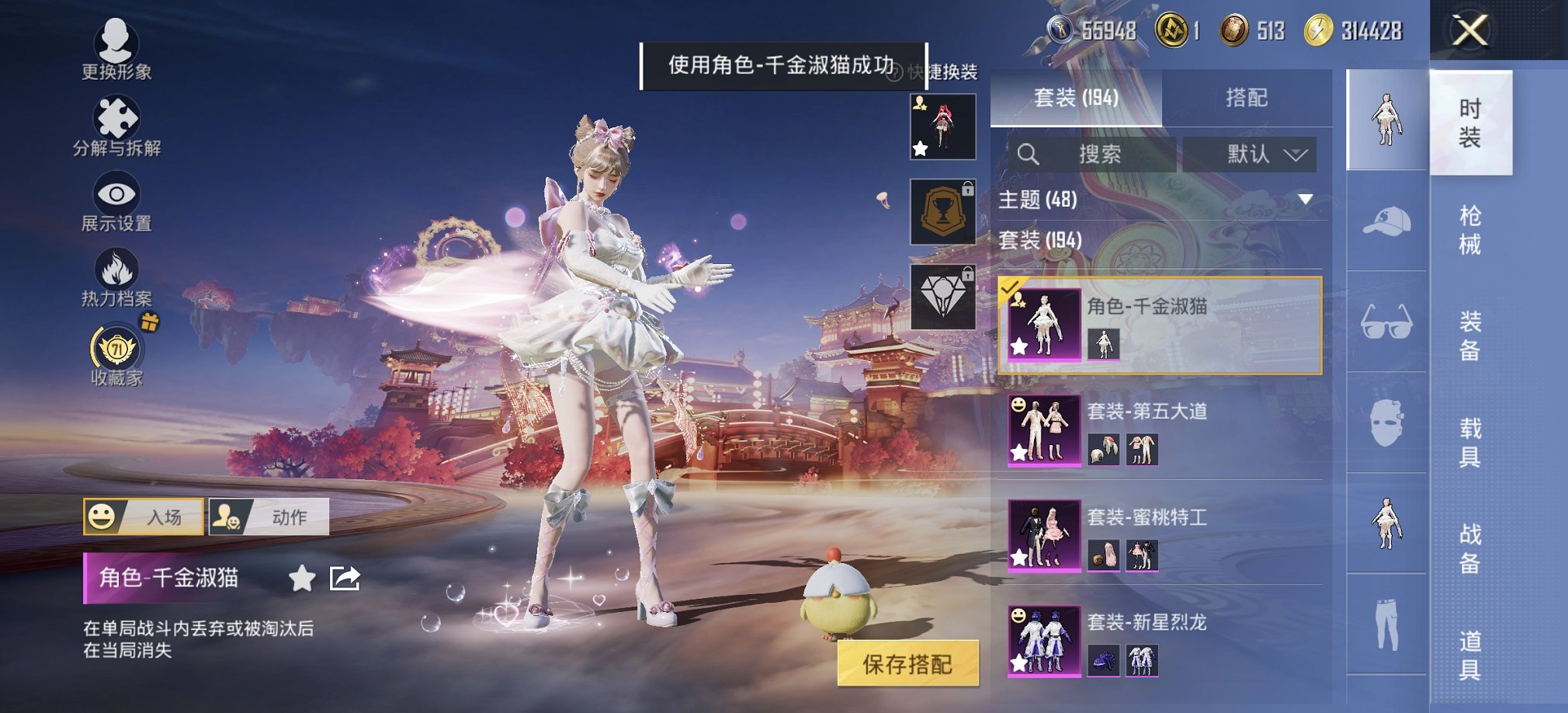Click the share icon beside the outfit name
Viewport: 1568px width, 713px height.
coord(344,579)
